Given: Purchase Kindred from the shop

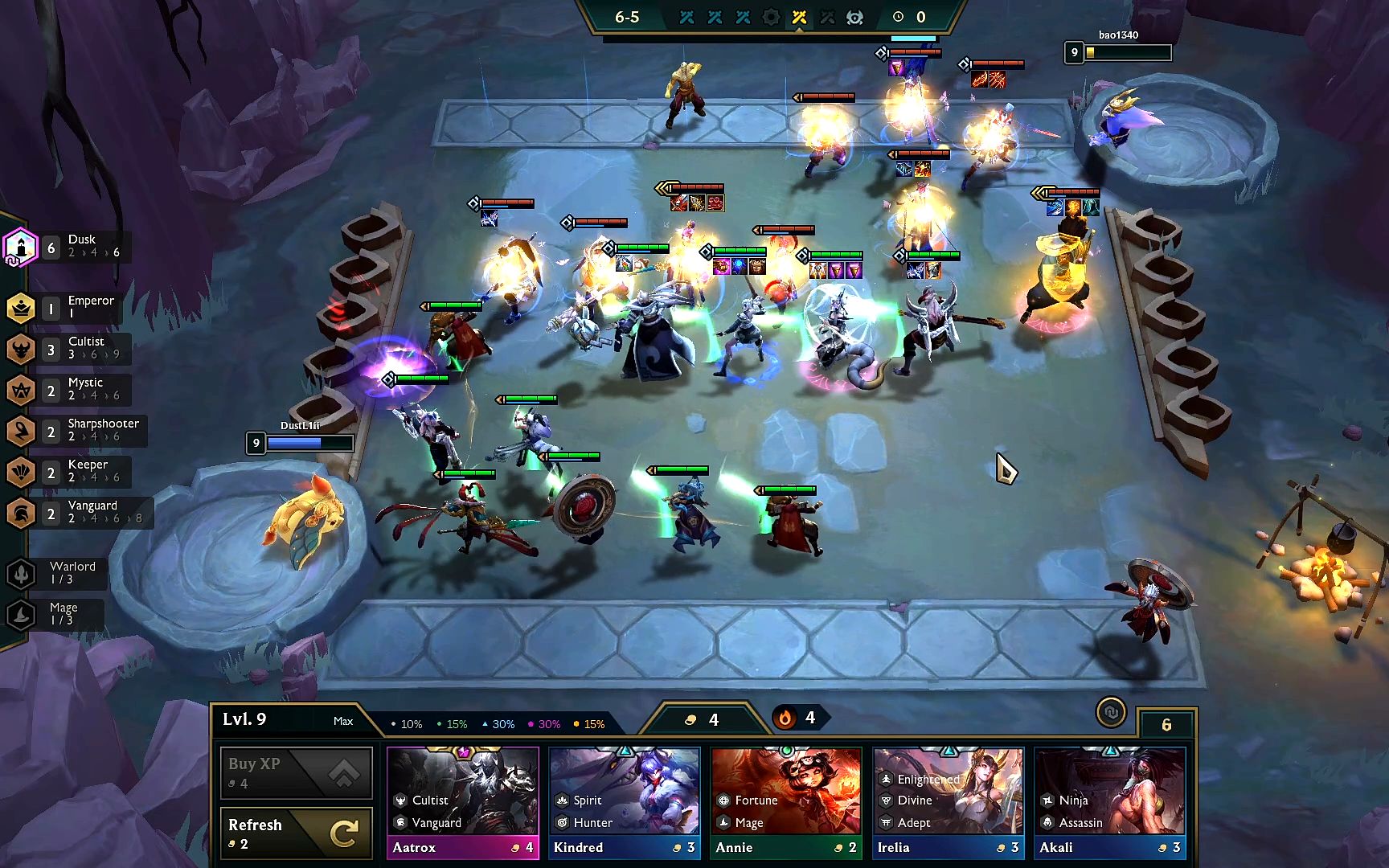Looking at the screenshot, I should click(x=624, y=802).
